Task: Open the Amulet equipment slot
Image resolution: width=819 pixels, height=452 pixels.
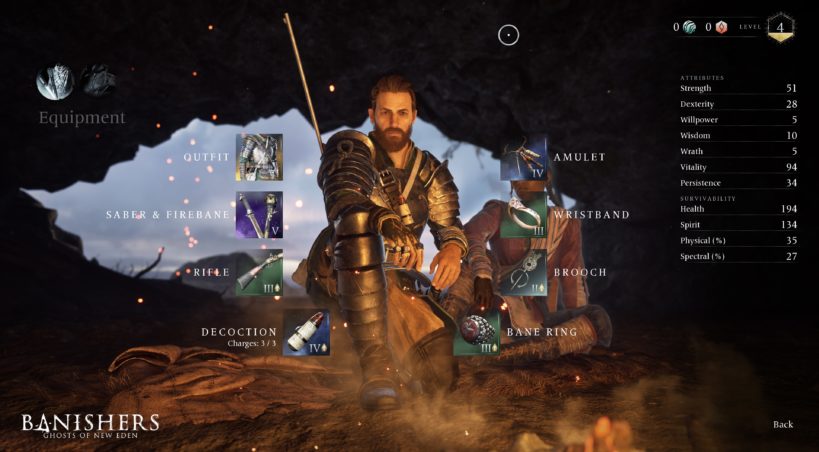Action: pos(523,157)
